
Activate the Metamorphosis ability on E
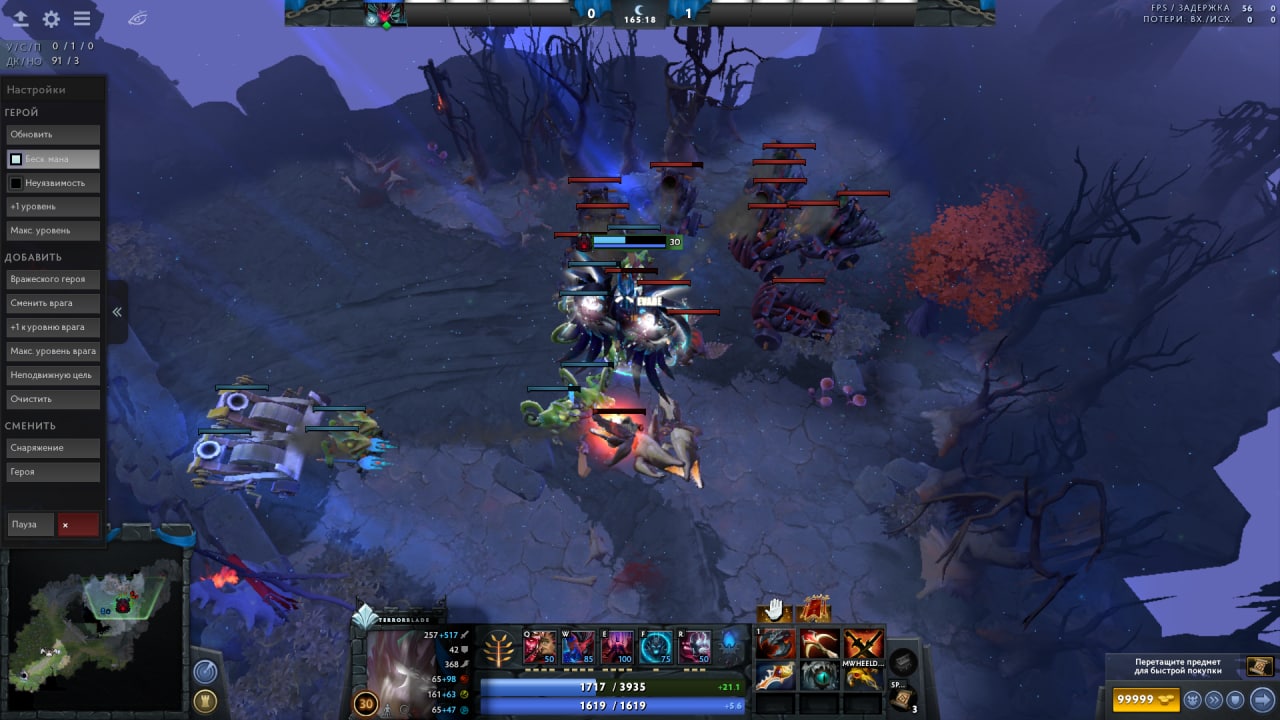tap(616, 646)
